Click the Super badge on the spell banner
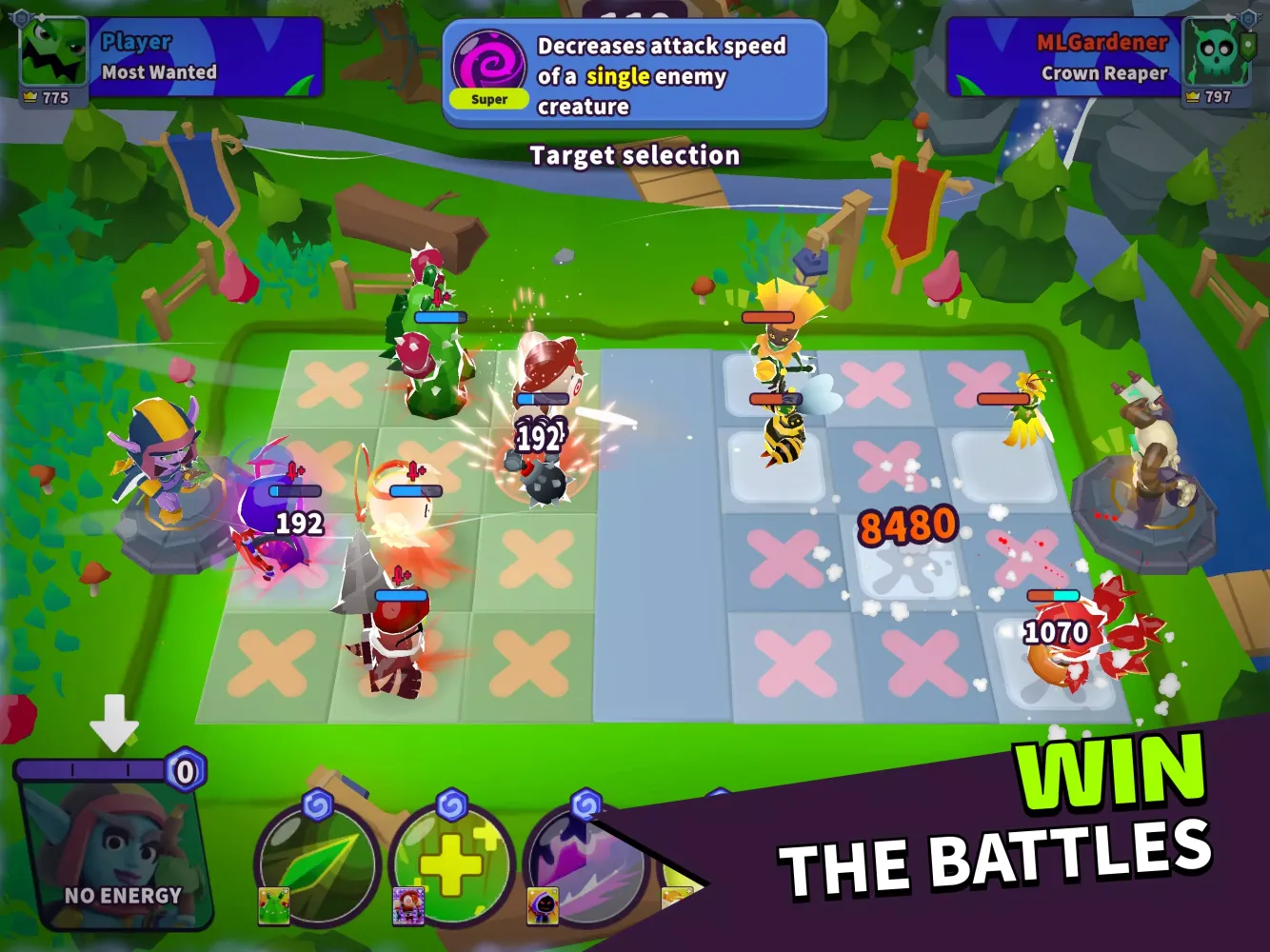This screenshot has height=952, width=1270. [x=488, y=99]
